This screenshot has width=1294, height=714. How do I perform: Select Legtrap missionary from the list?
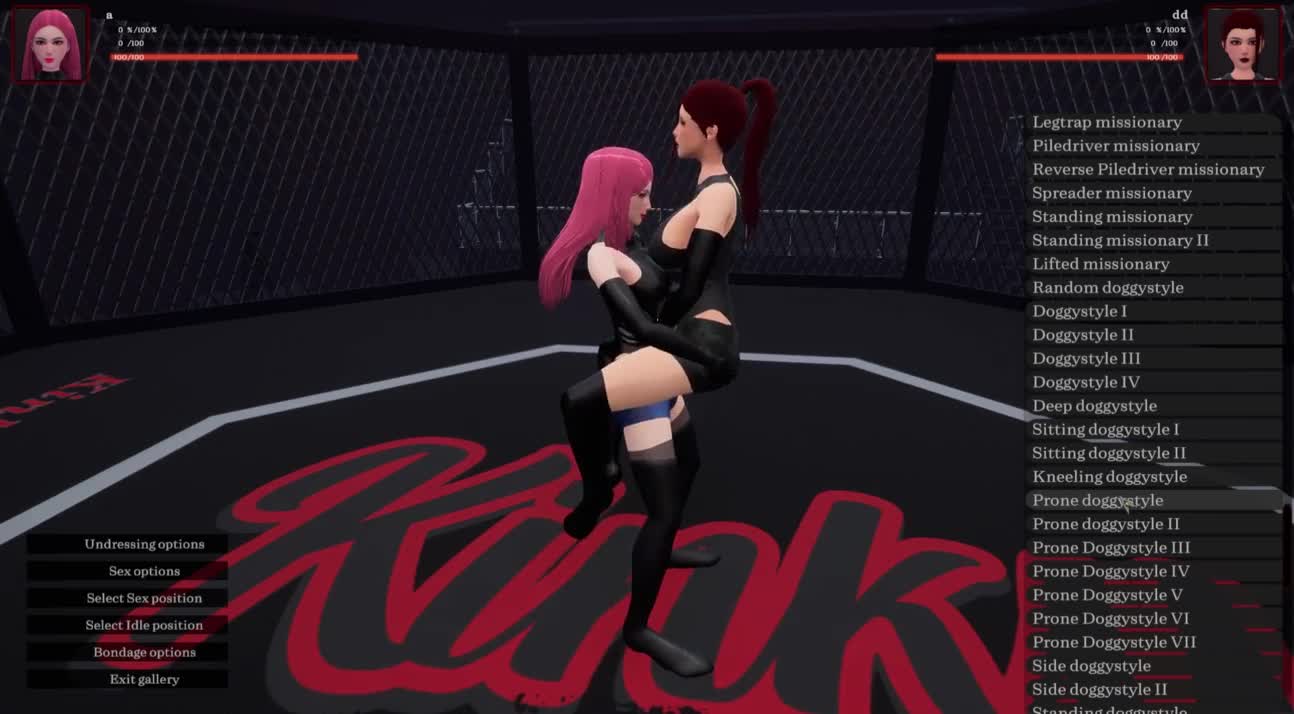tap(1107, 122)
